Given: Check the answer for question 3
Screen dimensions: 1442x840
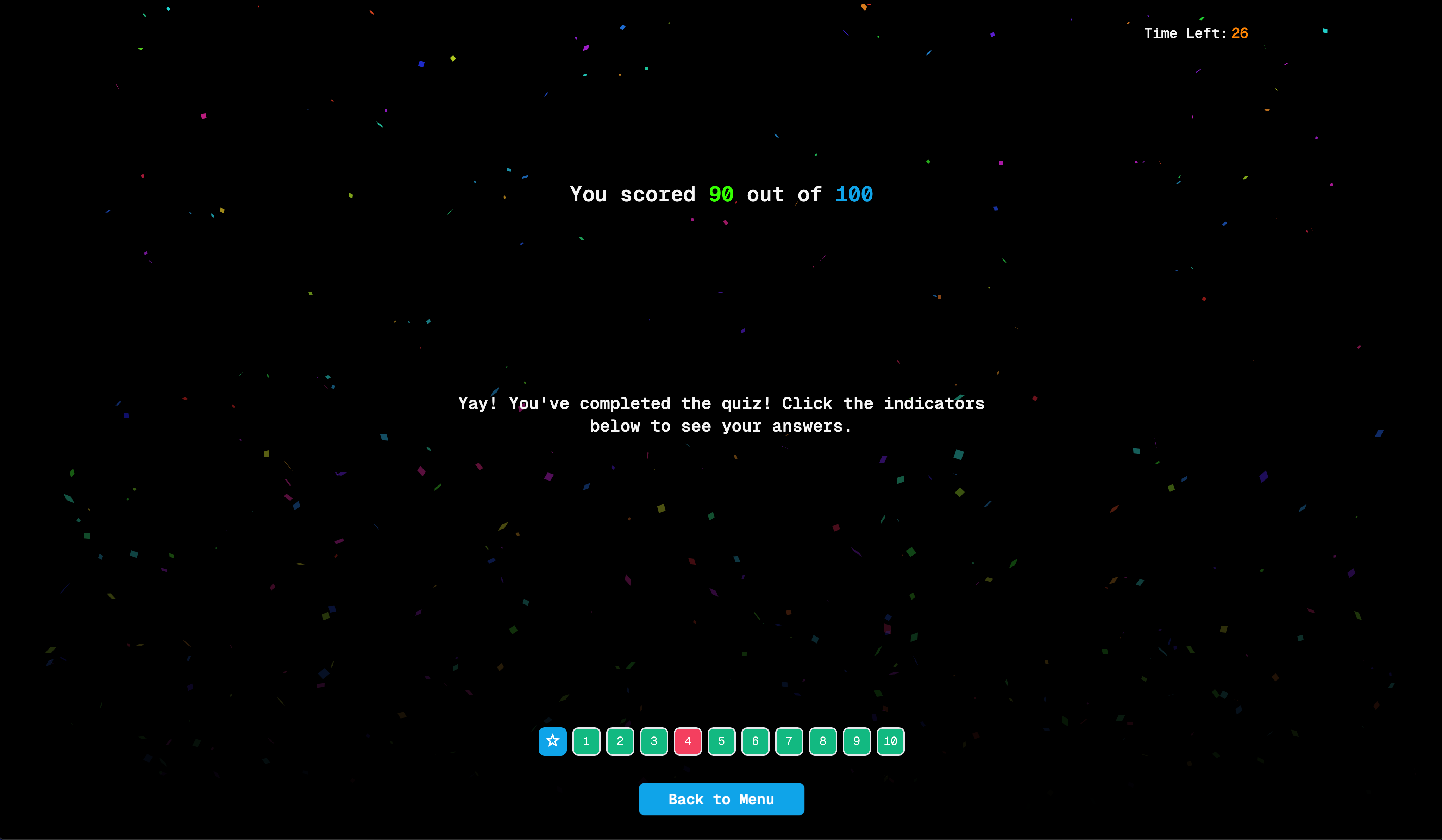Looking at the screenshot, I should coord(653,741).
